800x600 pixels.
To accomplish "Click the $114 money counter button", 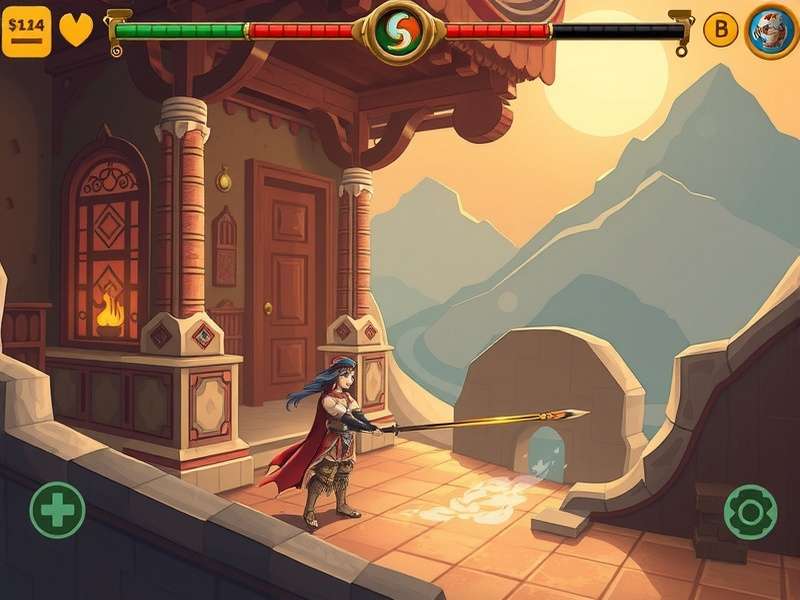I will pos(26,31).
